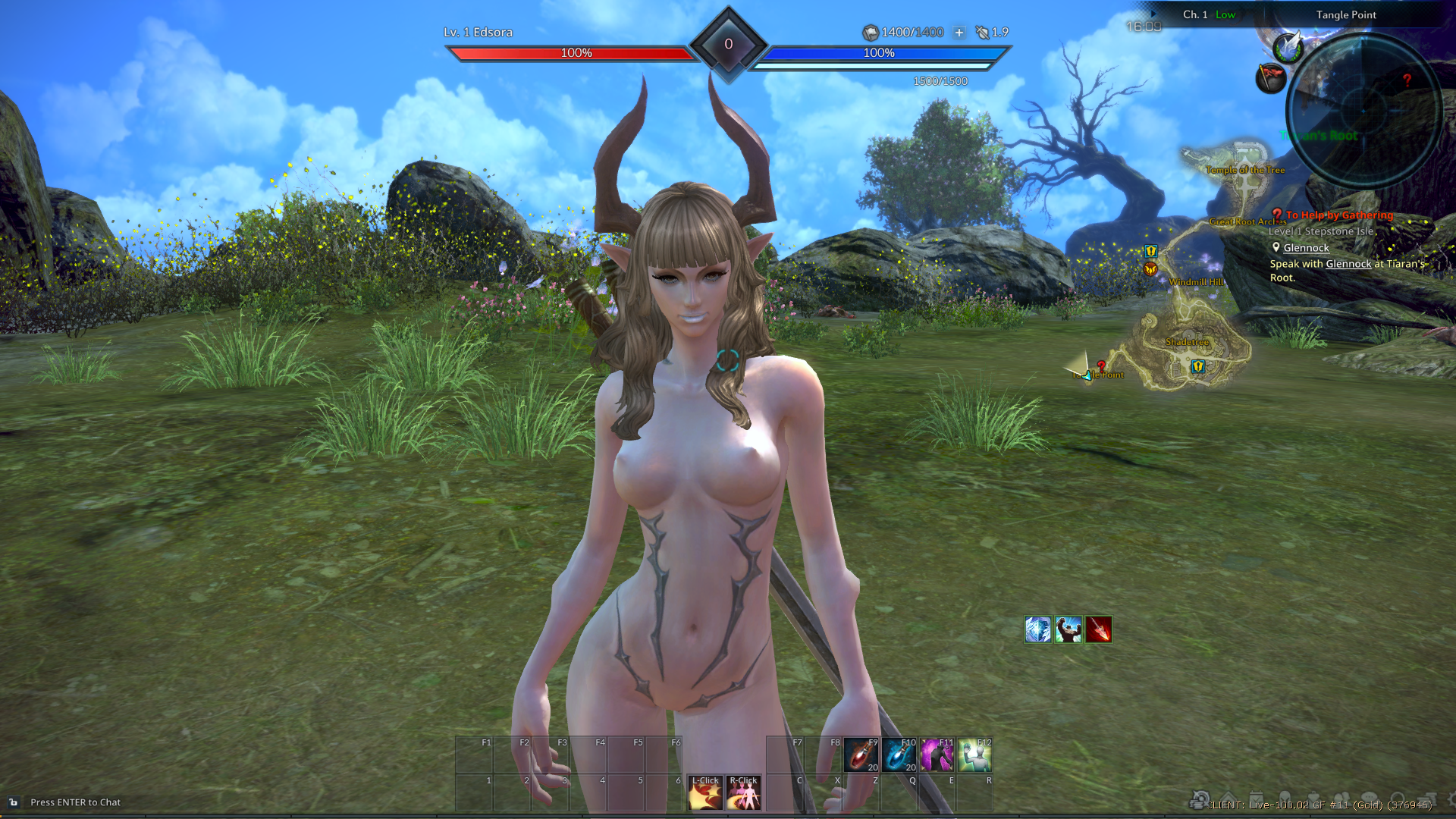This screenshot has width=1456, height=819.
Task: Click the red spear buff icon
Action: pos(1099,629)
